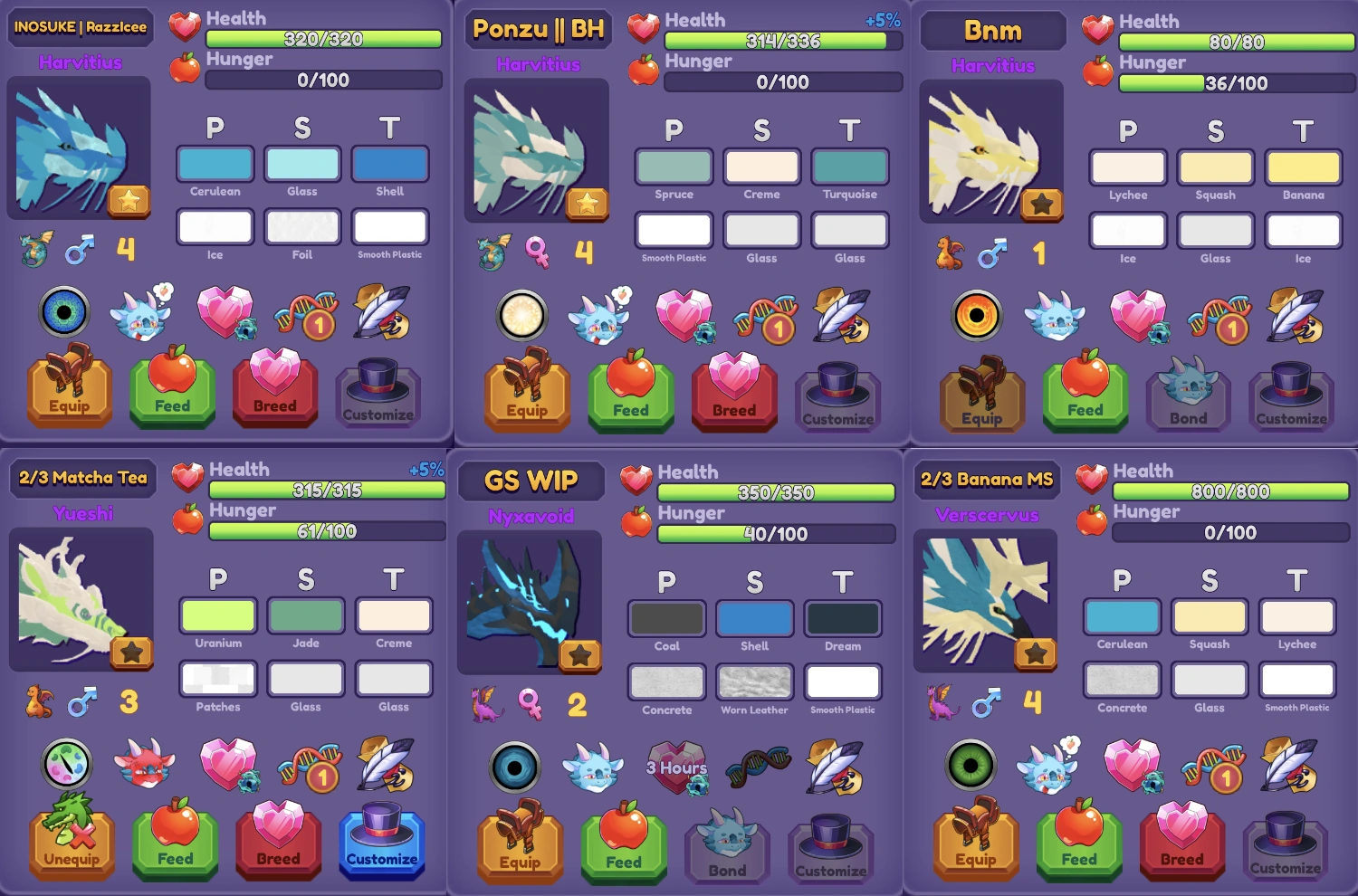The image size is (1358, 896).
Task: Click the blue eye icon on GS WIP's Nyxavoid card
Action: [515, 768]
